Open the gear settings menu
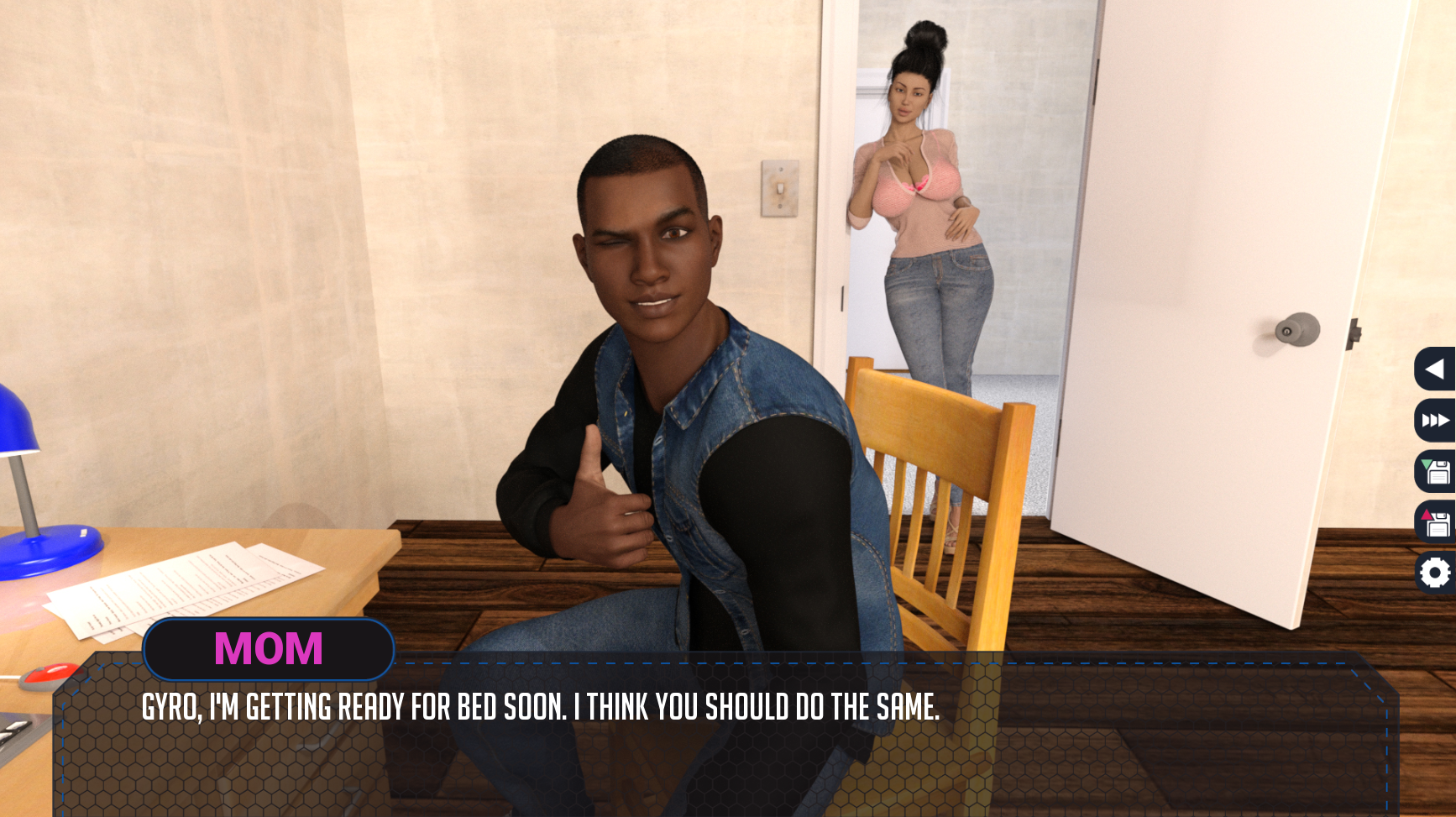 pyautogui.click(x=1435, y=573)
